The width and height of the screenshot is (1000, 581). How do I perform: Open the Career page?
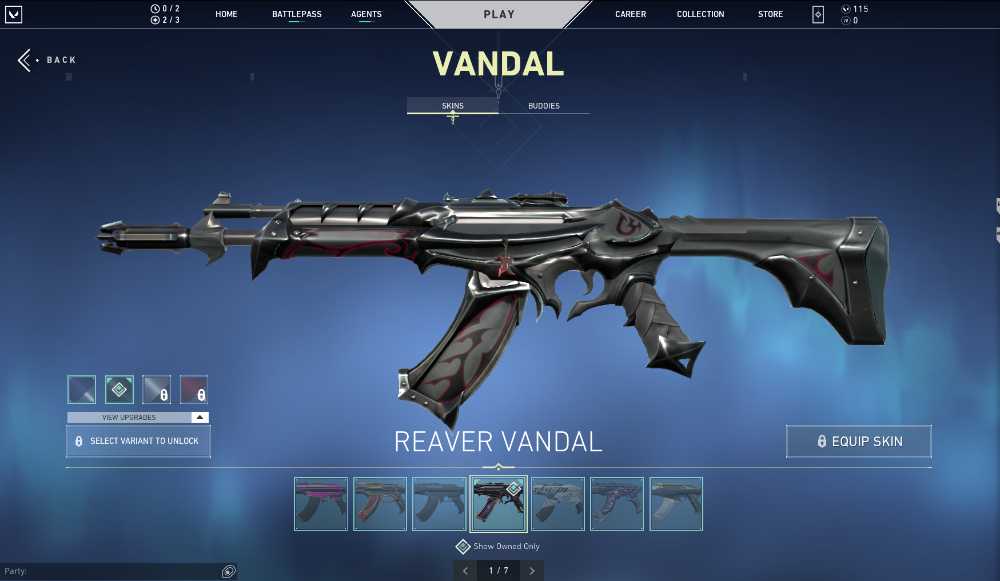pos(630,14)
